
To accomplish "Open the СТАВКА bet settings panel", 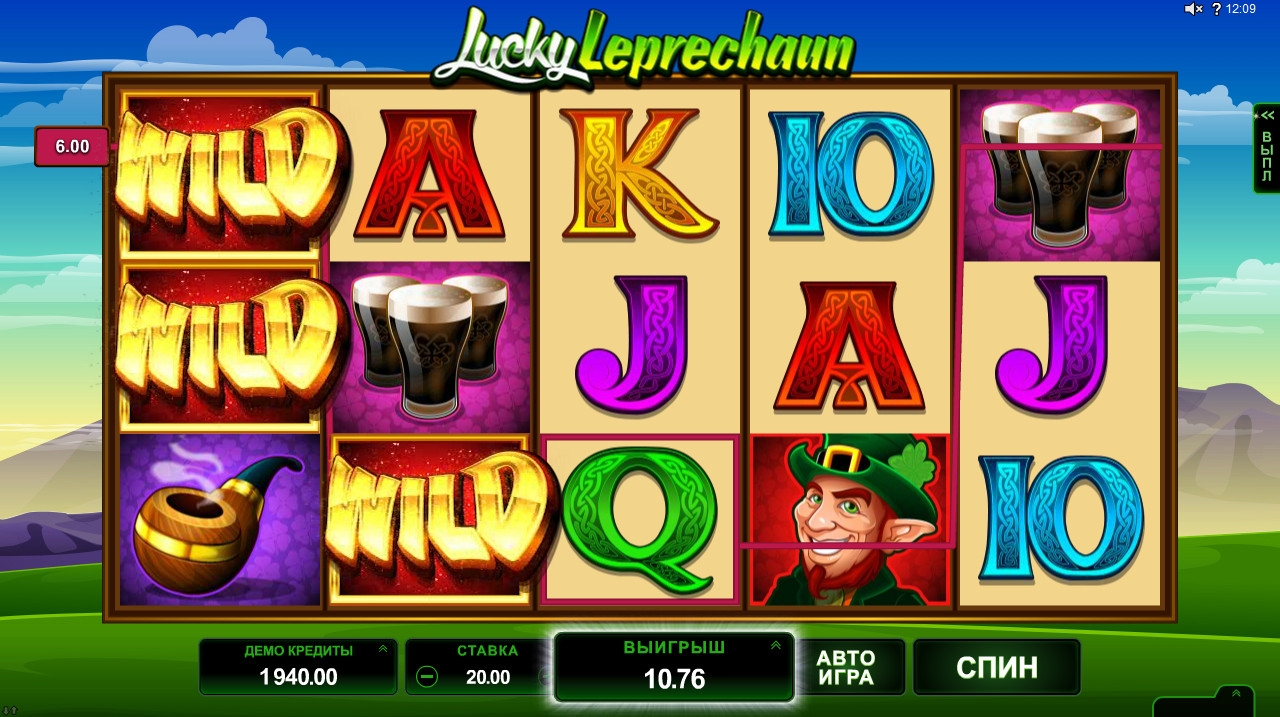I will click(x=487, y=651).
